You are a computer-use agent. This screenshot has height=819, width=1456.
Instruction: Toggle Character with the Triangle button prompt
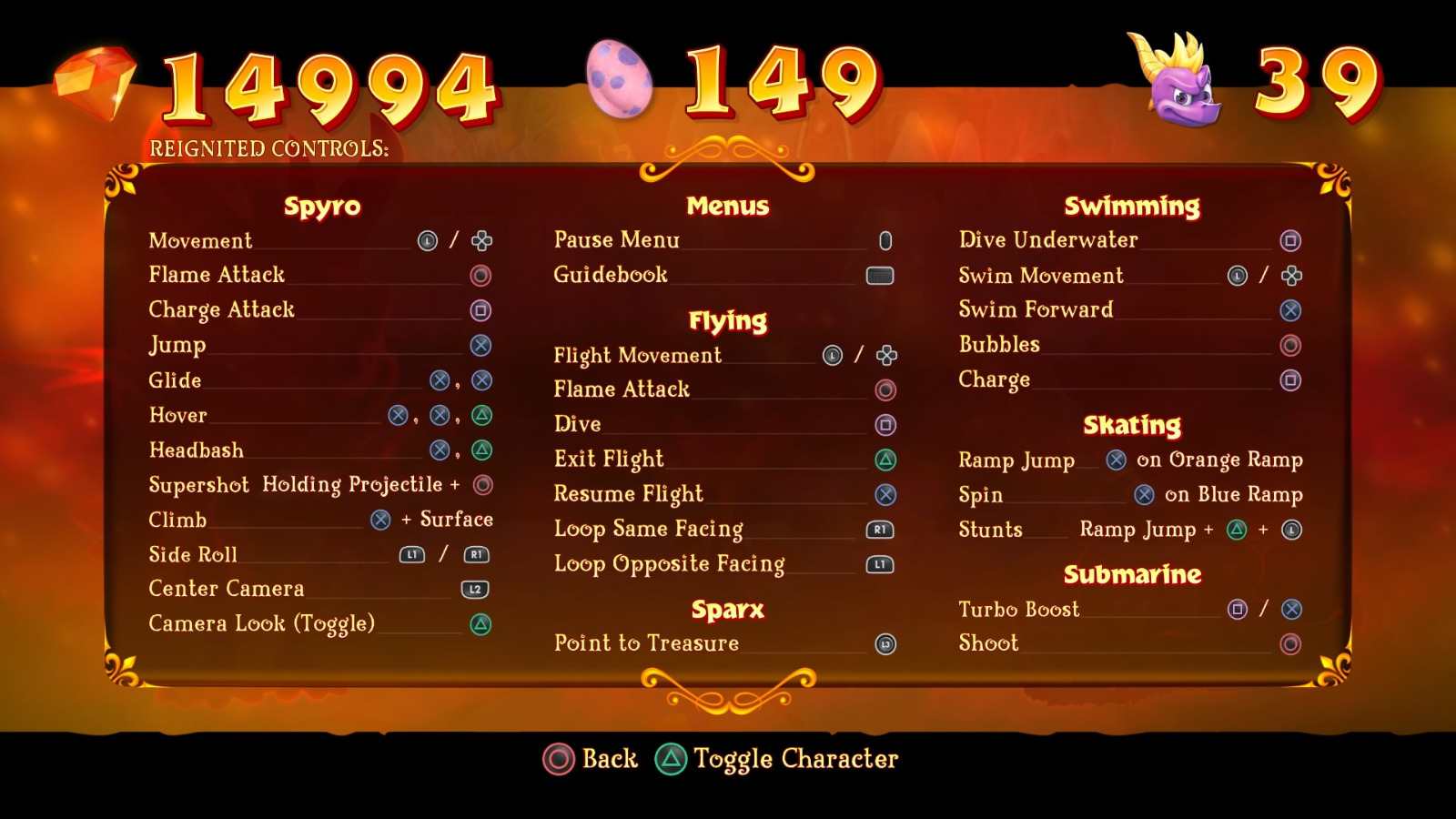click(x=671, y=758)
